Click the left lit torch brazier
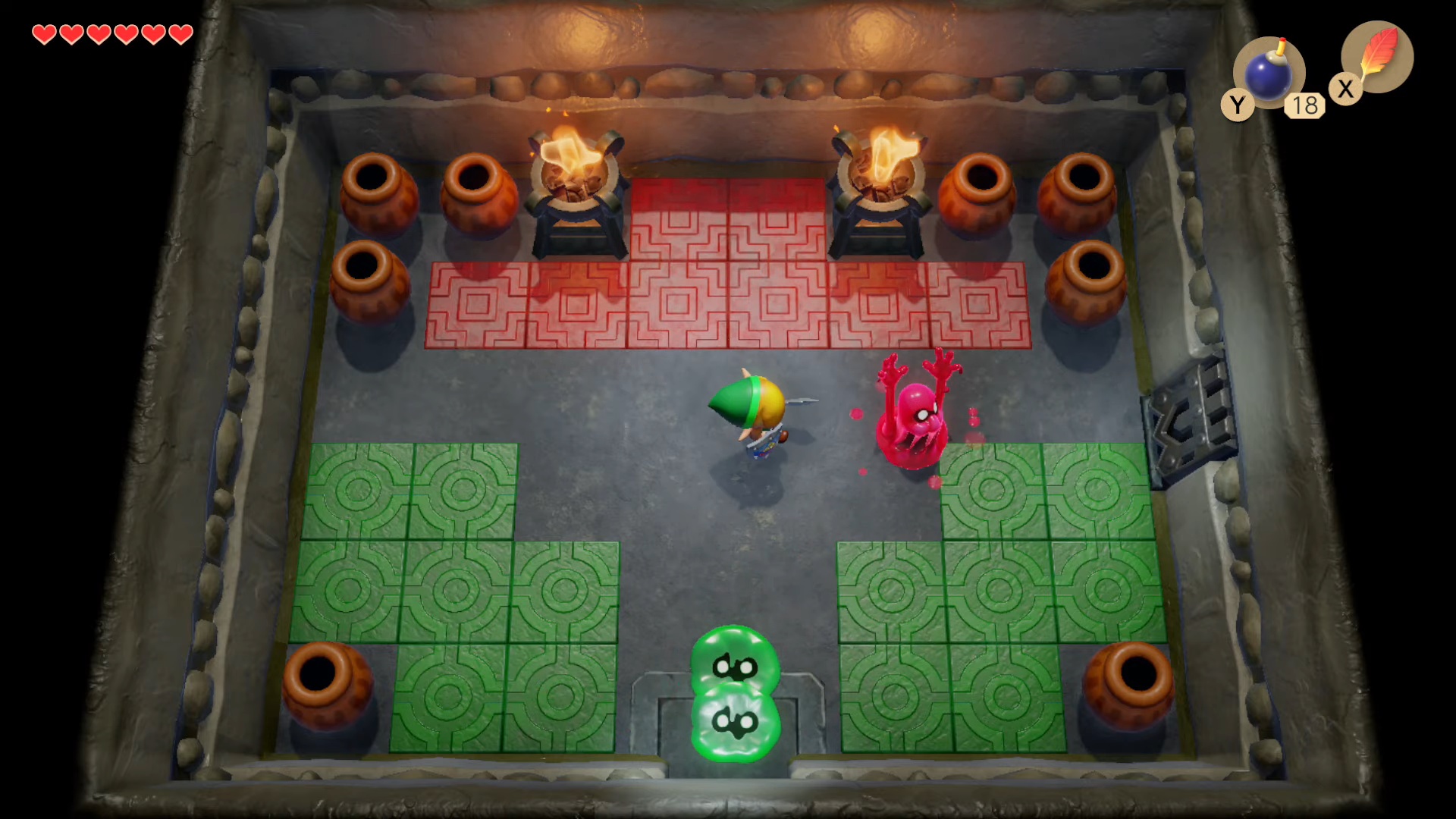 [576, 182]
